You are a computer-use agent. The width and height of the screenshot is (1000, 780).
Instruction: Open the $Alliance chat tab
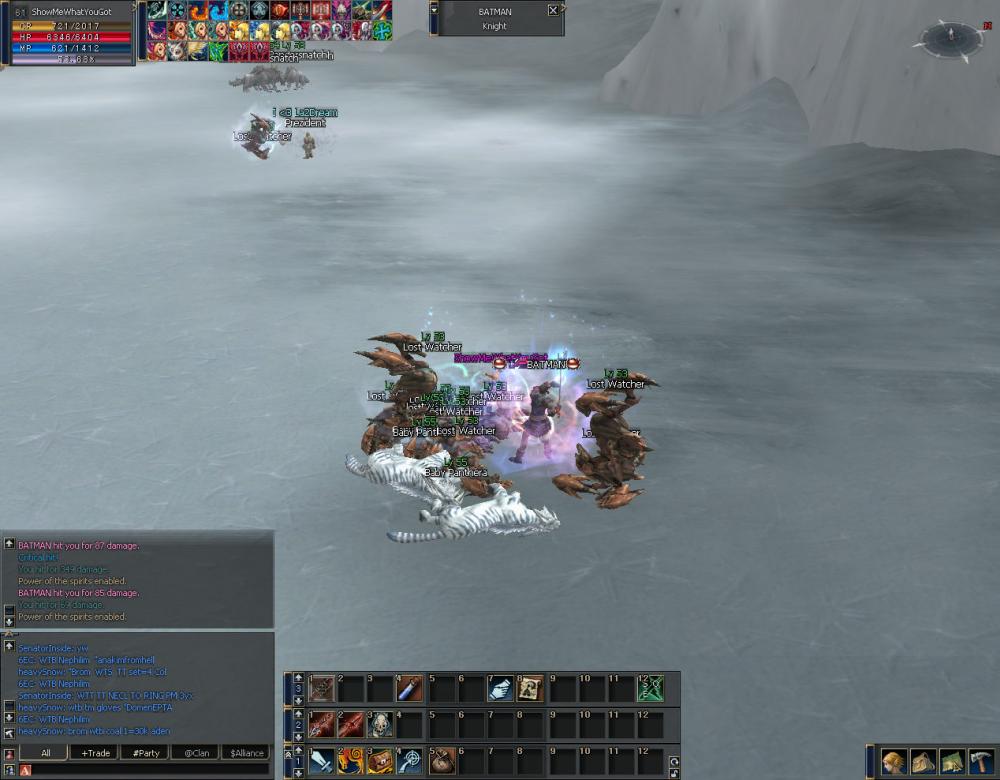[x=246, y=752]
